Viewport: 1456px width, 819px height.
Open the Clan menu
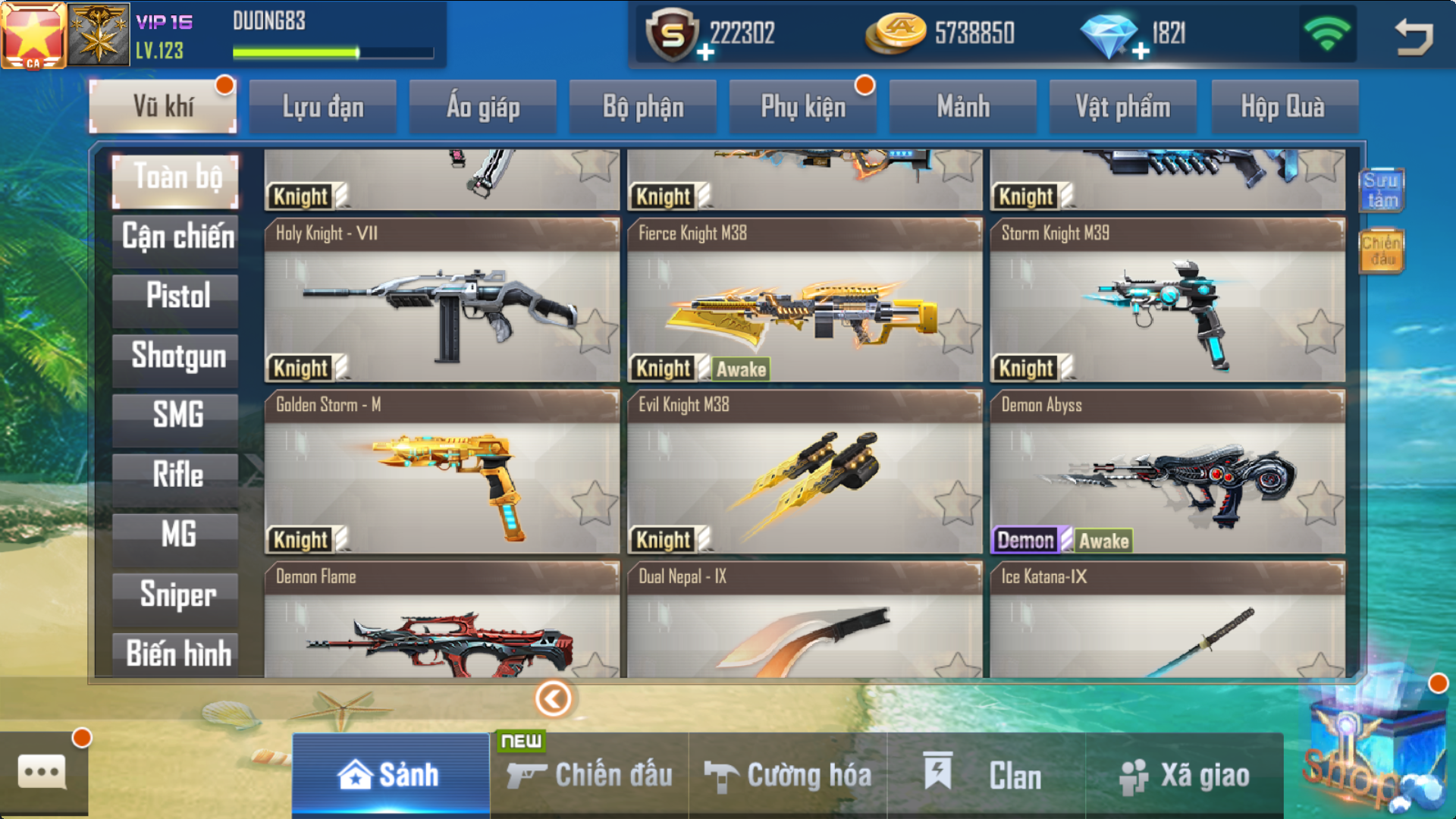point(986,776)
